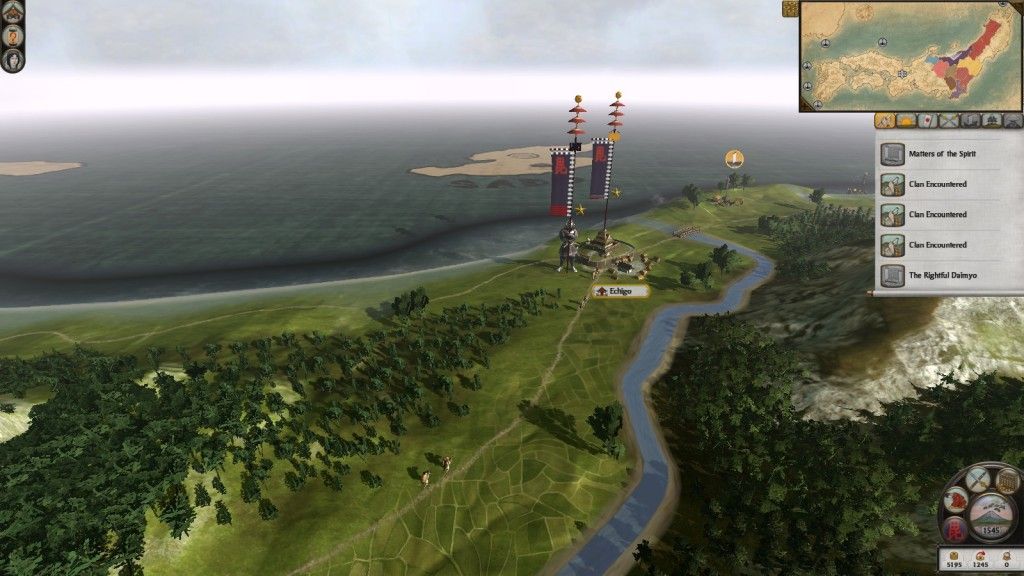This screenshot has width=1024, height=576.
Task: Click the topmost round icon above the question mark
Action: pos(12,11)
